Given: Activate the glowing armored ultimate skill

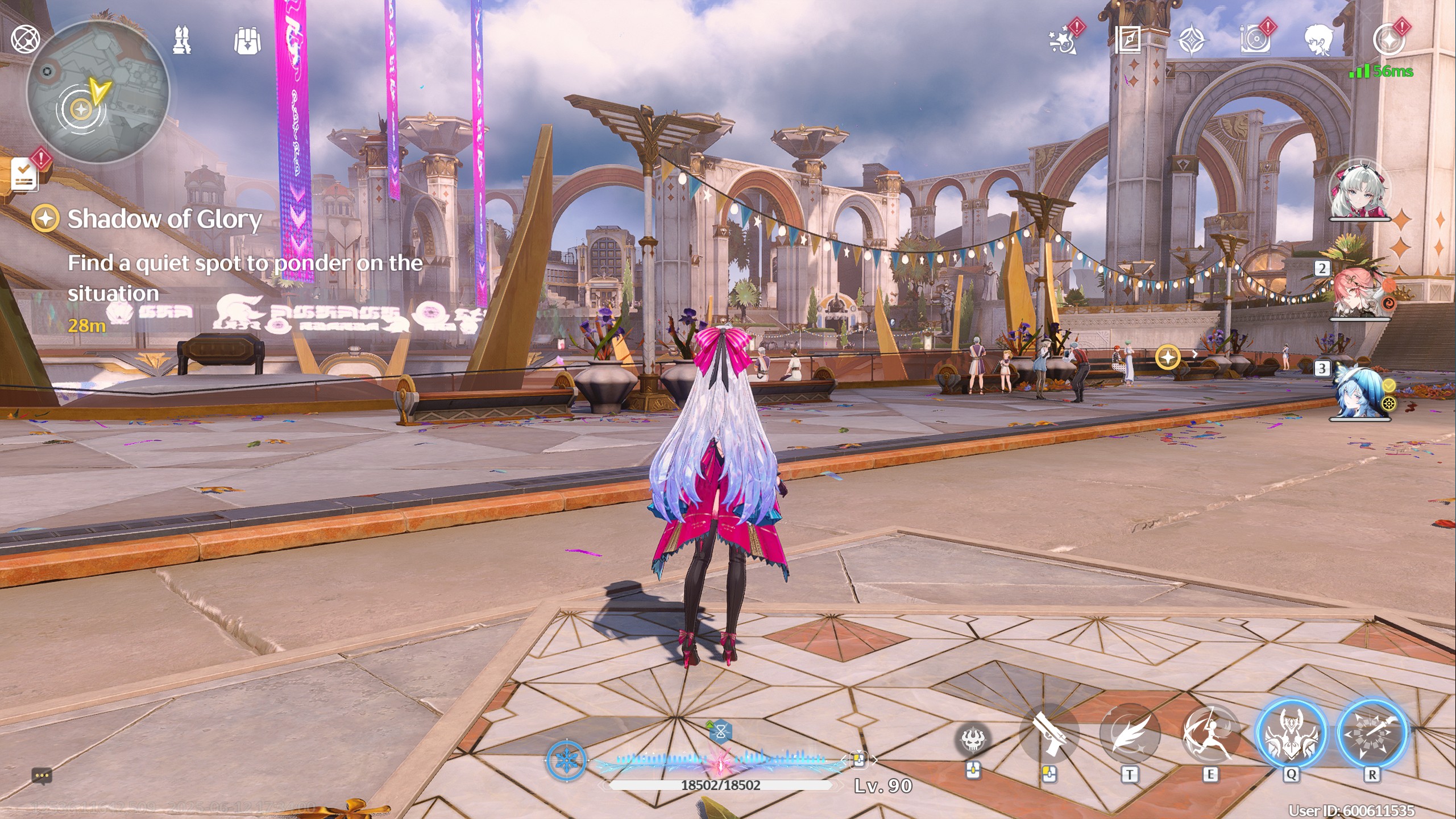Looking at the screenshot, I should (x=1291, y=735).
